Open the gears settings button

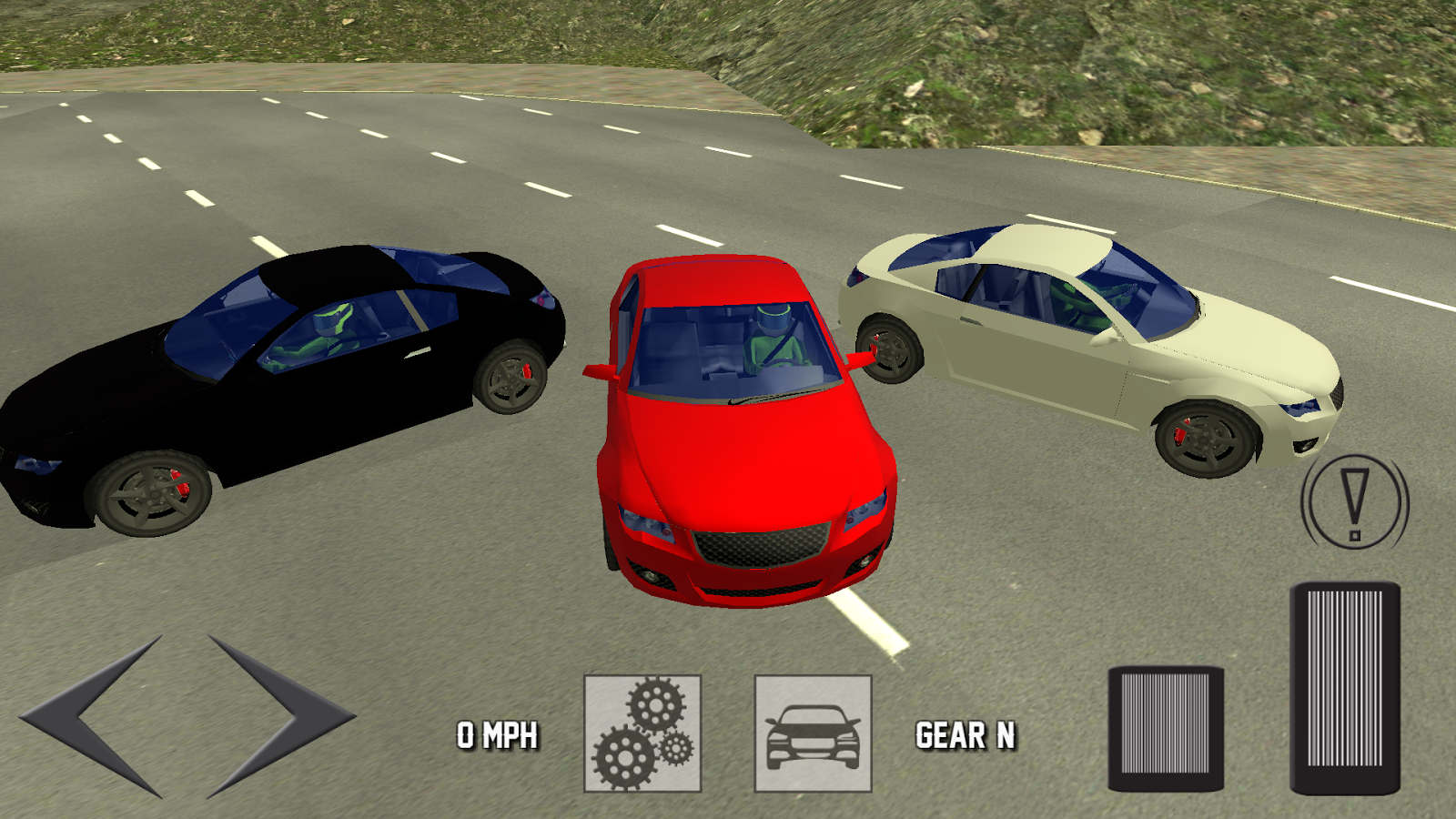click(642, 733)
